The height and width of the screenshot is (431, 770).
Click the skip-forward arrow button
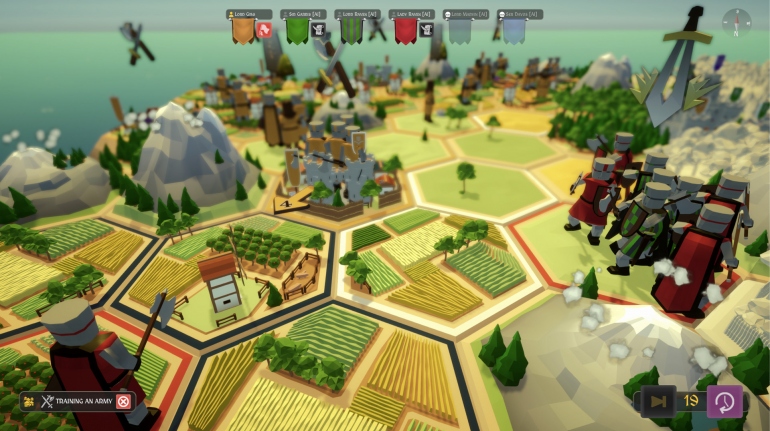658,402
